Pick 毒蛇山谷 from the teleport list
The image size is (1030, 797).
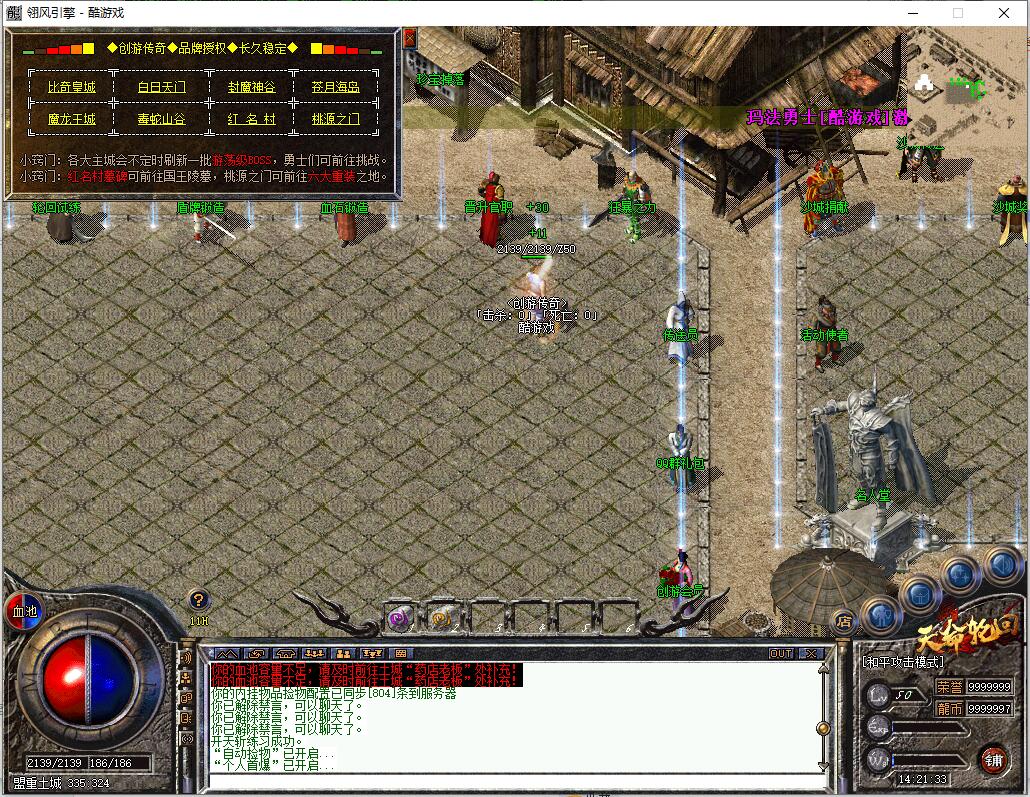[x=161, y=119]
